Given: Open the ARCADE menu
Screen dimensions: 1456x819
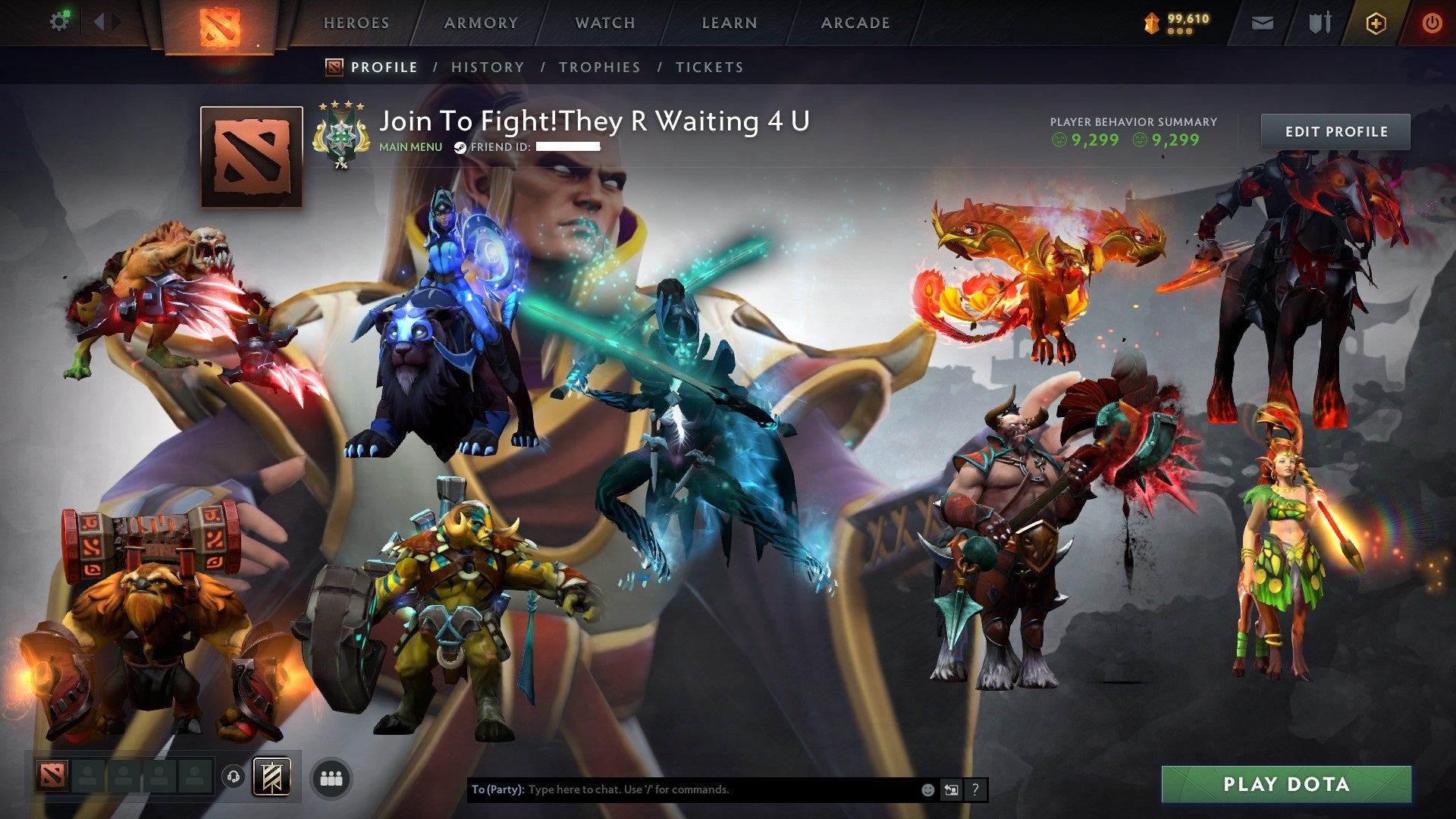Looking at the screenshot, I should tap(855, 23).
